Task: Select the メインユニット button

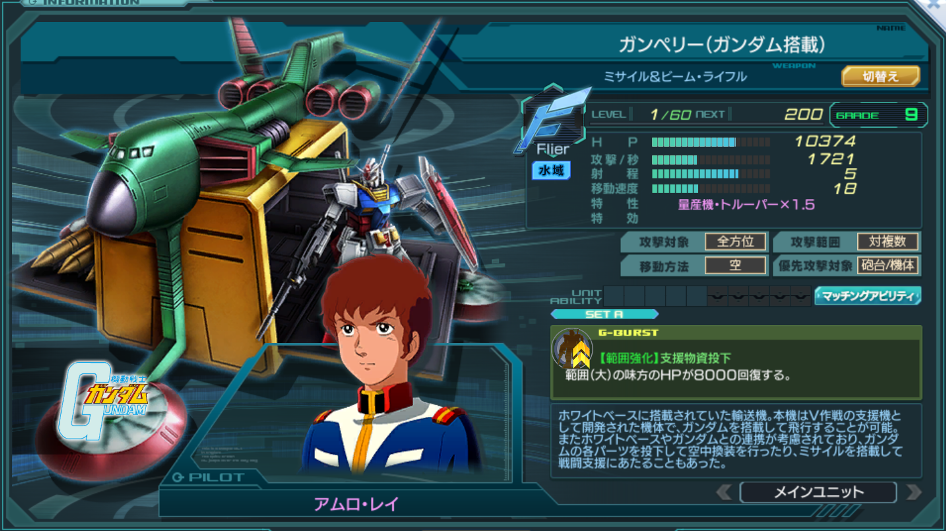Action: pyautogui.click(x=818, y=492)
